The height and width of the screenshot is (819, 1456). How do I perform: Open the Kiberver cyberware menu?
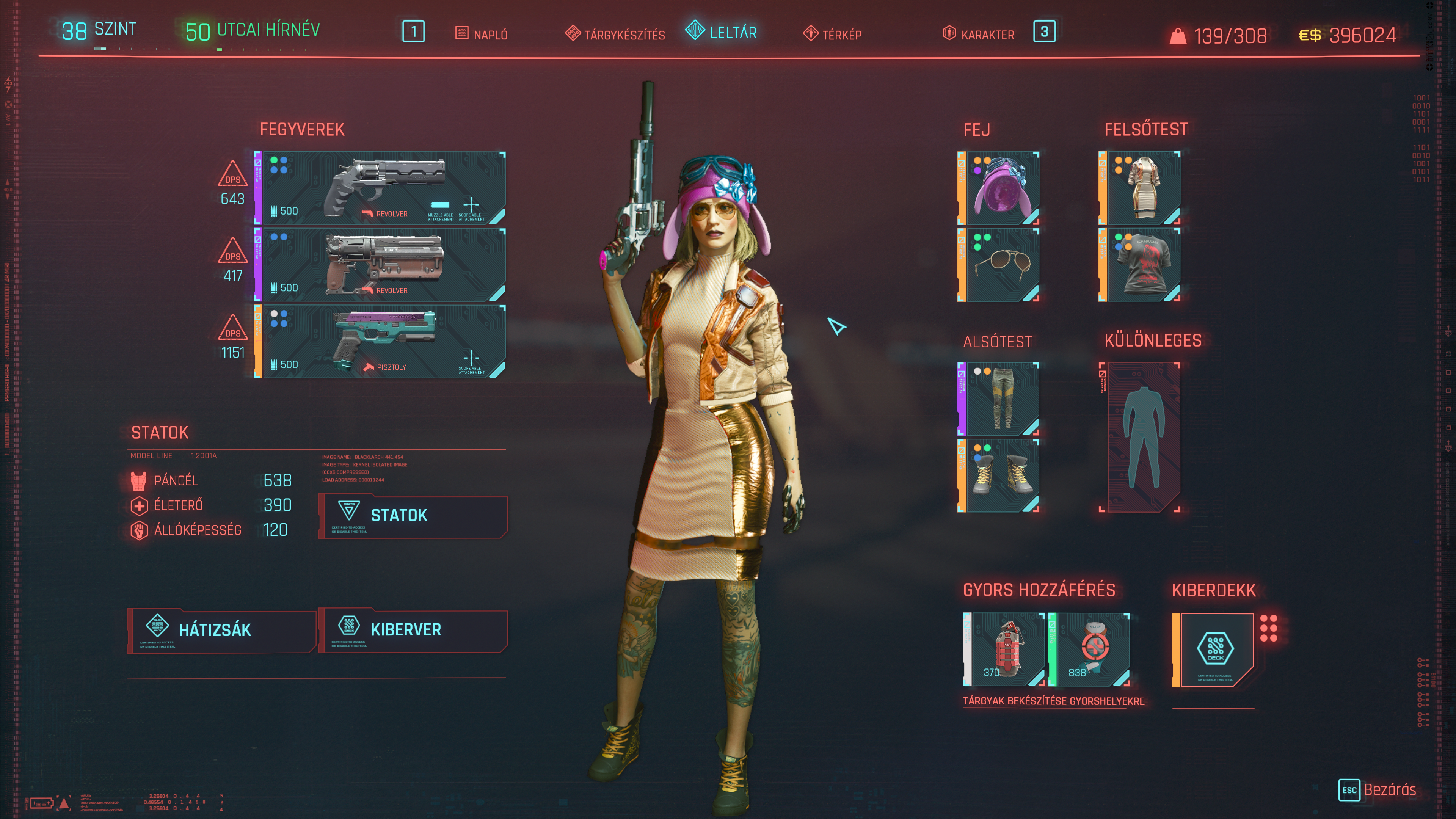point(413,630)
